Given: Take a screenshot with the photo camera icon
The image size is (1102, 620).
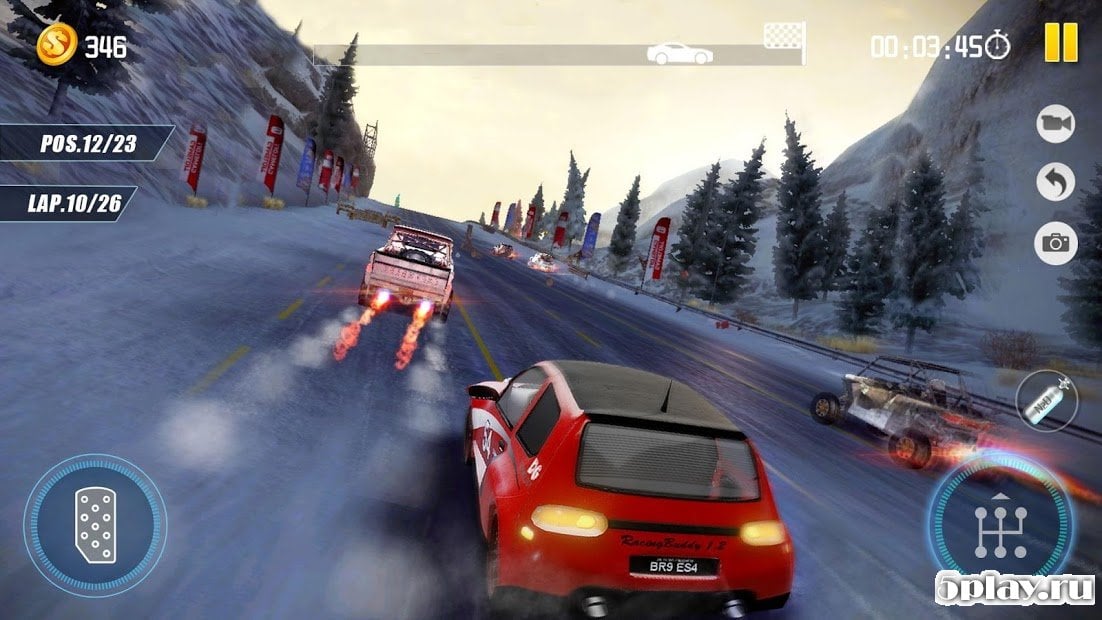Looking at the screenshot, I should coord(1054,242).
